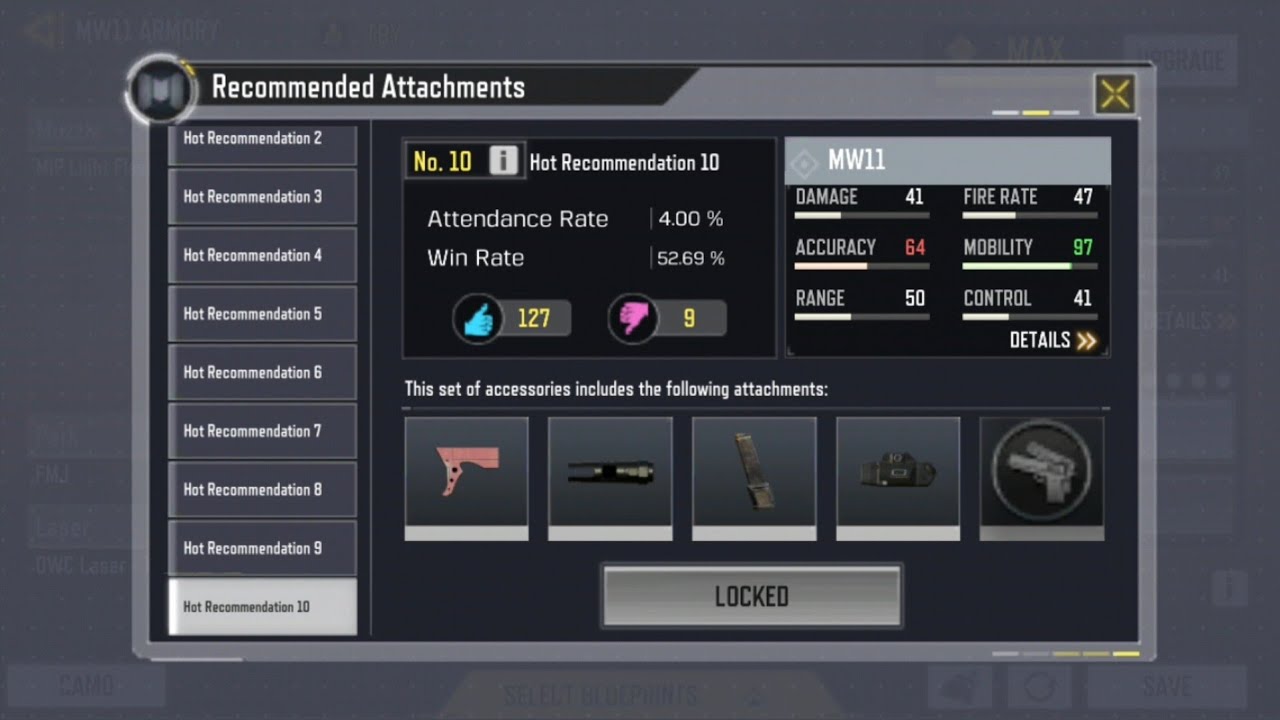The height and width of the screenshot is (720, 1280).
Task: View Hot Recommendation 9
Action: [262, 548]
